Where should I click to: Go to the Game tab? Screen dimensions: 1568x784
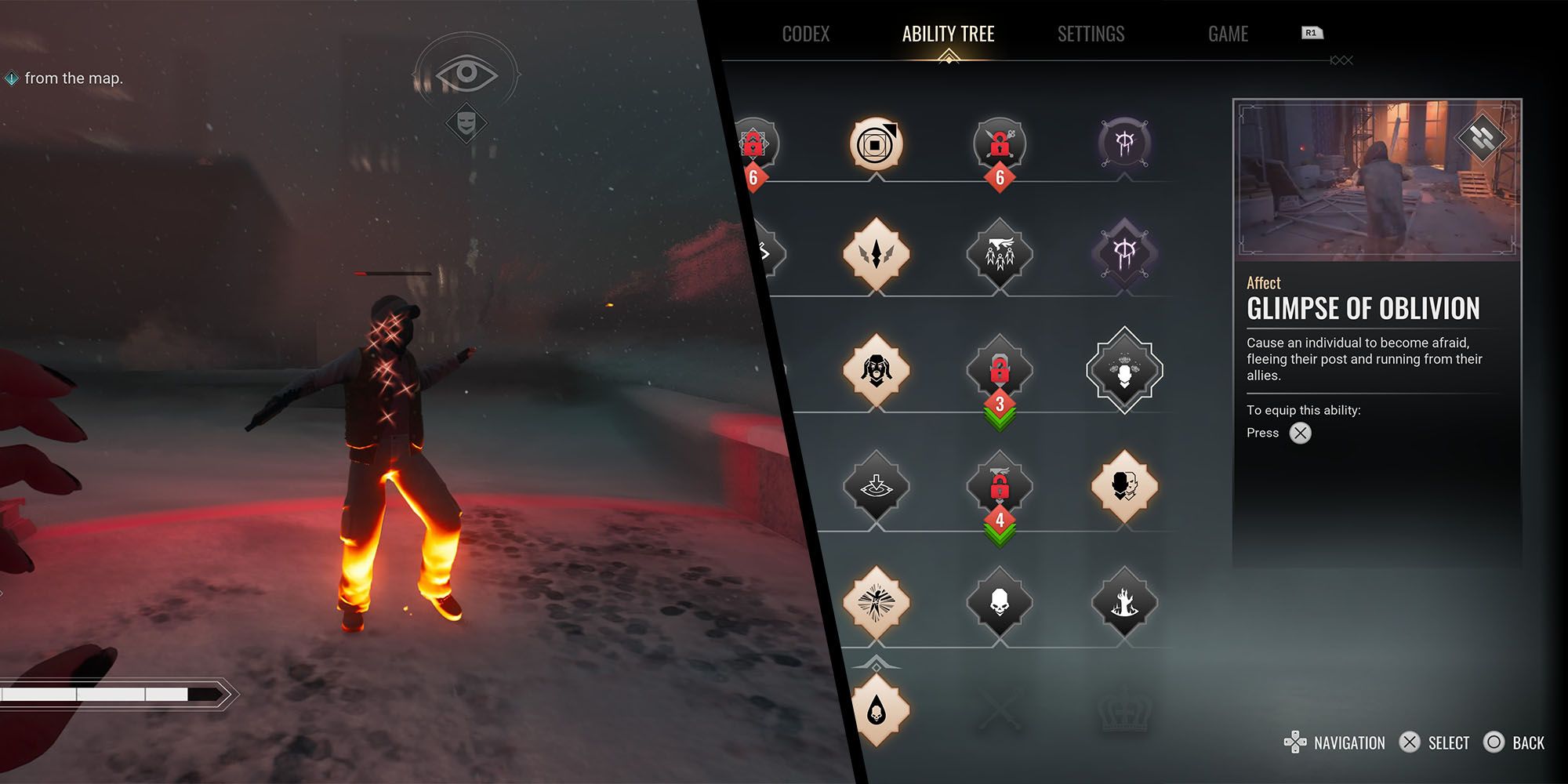pos(1228,34)
